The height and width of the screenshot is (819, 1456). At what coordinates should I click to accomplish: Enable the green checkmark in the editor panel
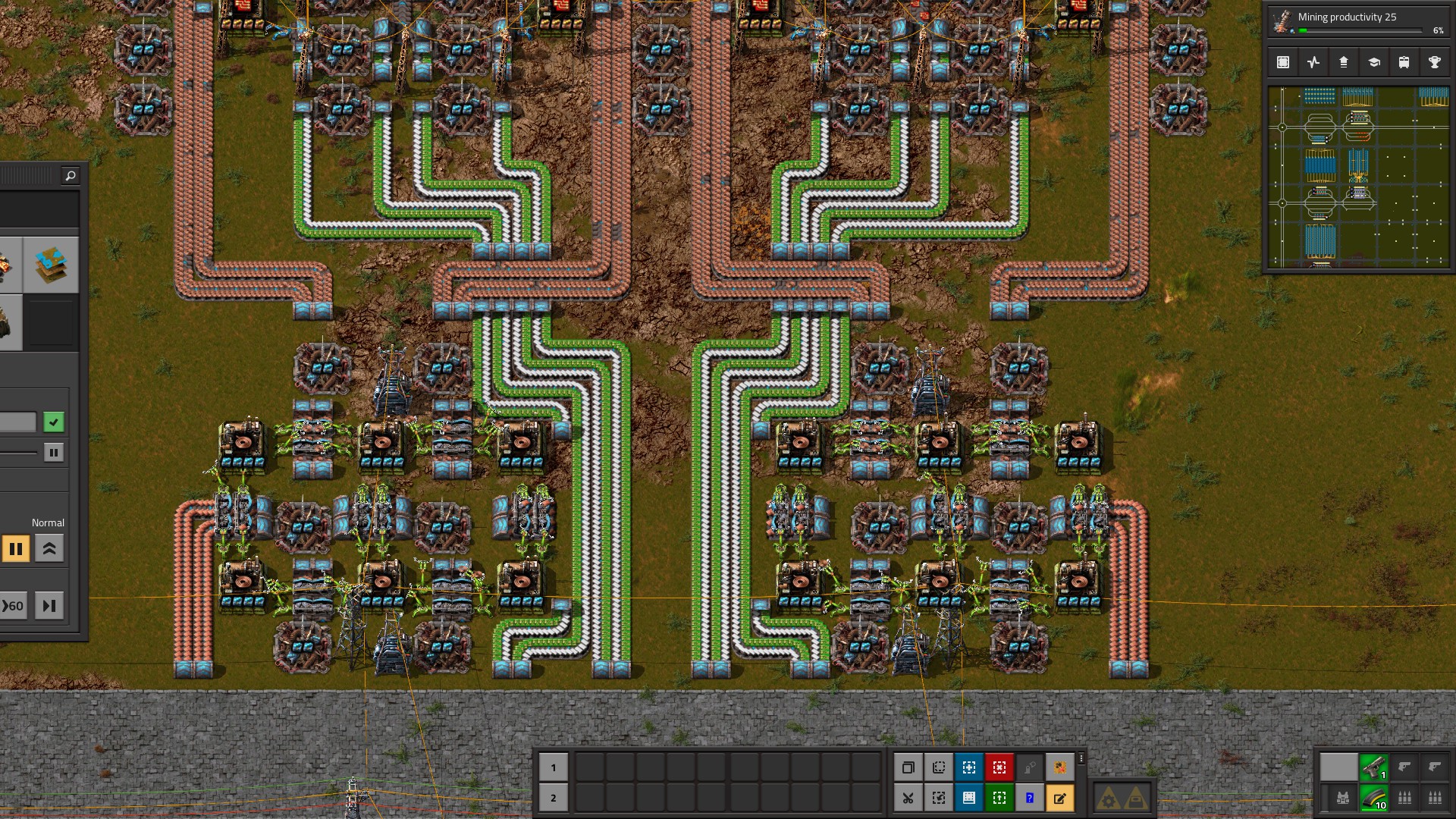pyautogui.click(x=53, y=422)
